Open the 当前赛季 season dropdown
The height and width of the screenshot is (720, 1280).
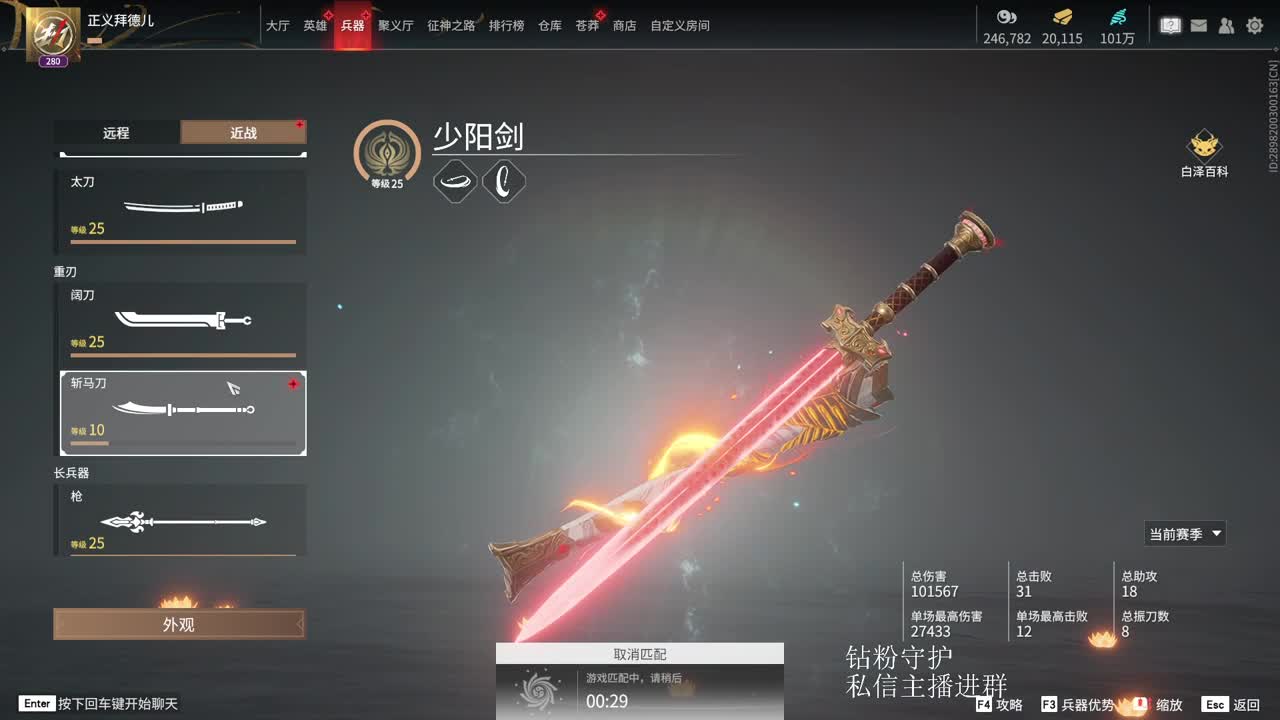pos(1184,533)
